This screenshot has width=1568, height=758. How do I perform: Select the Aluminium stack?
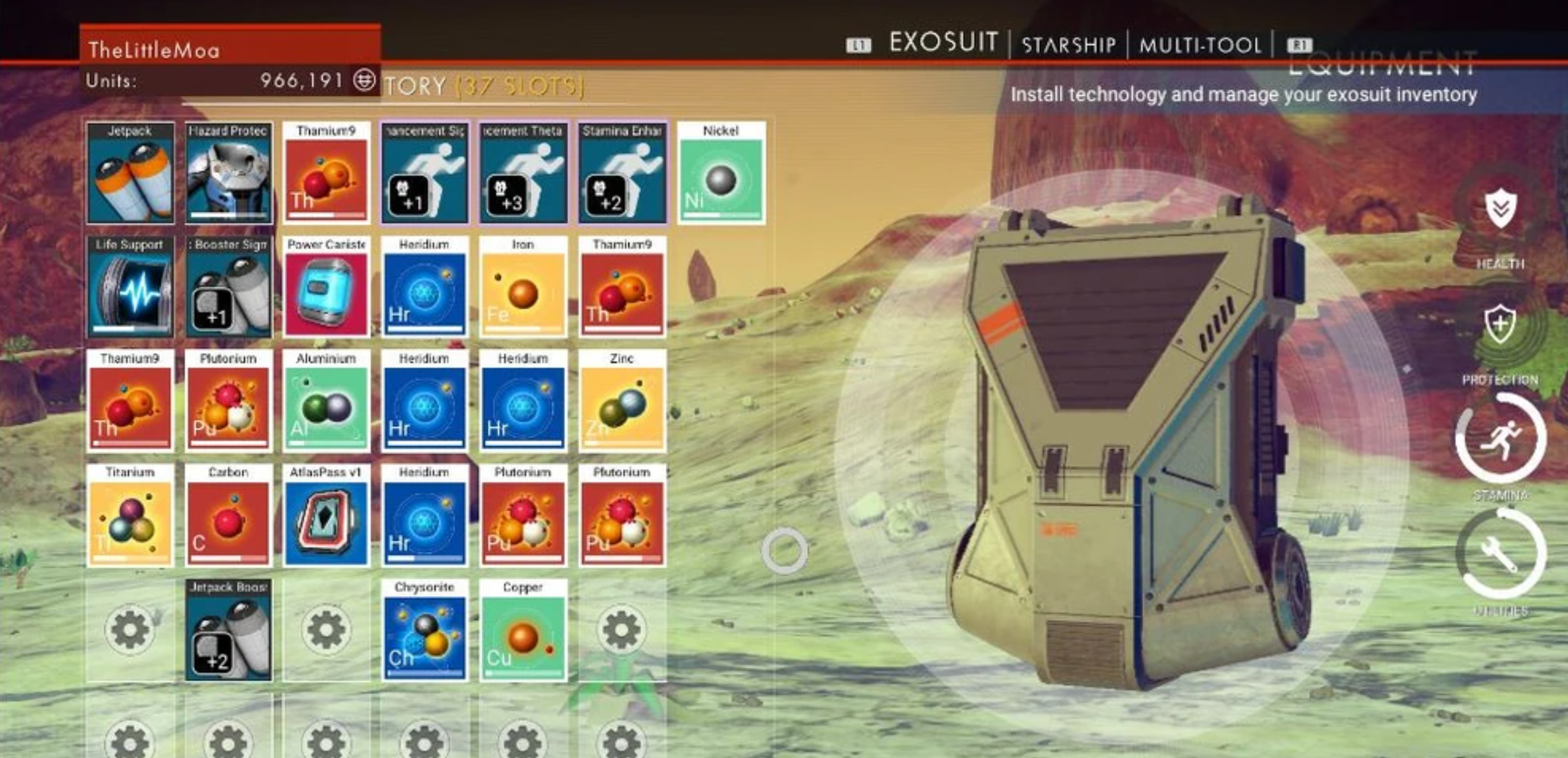point(327,401)
